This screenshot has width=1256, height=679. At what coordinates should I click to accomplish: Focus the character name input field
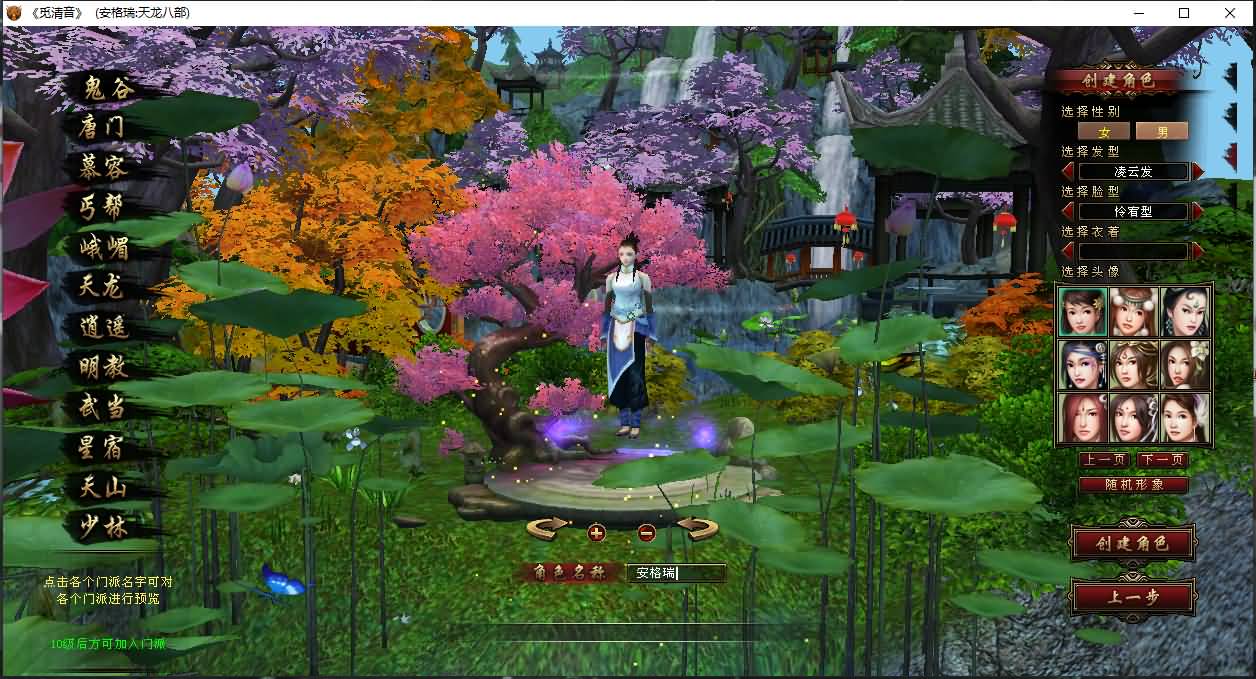click(675, 573)
